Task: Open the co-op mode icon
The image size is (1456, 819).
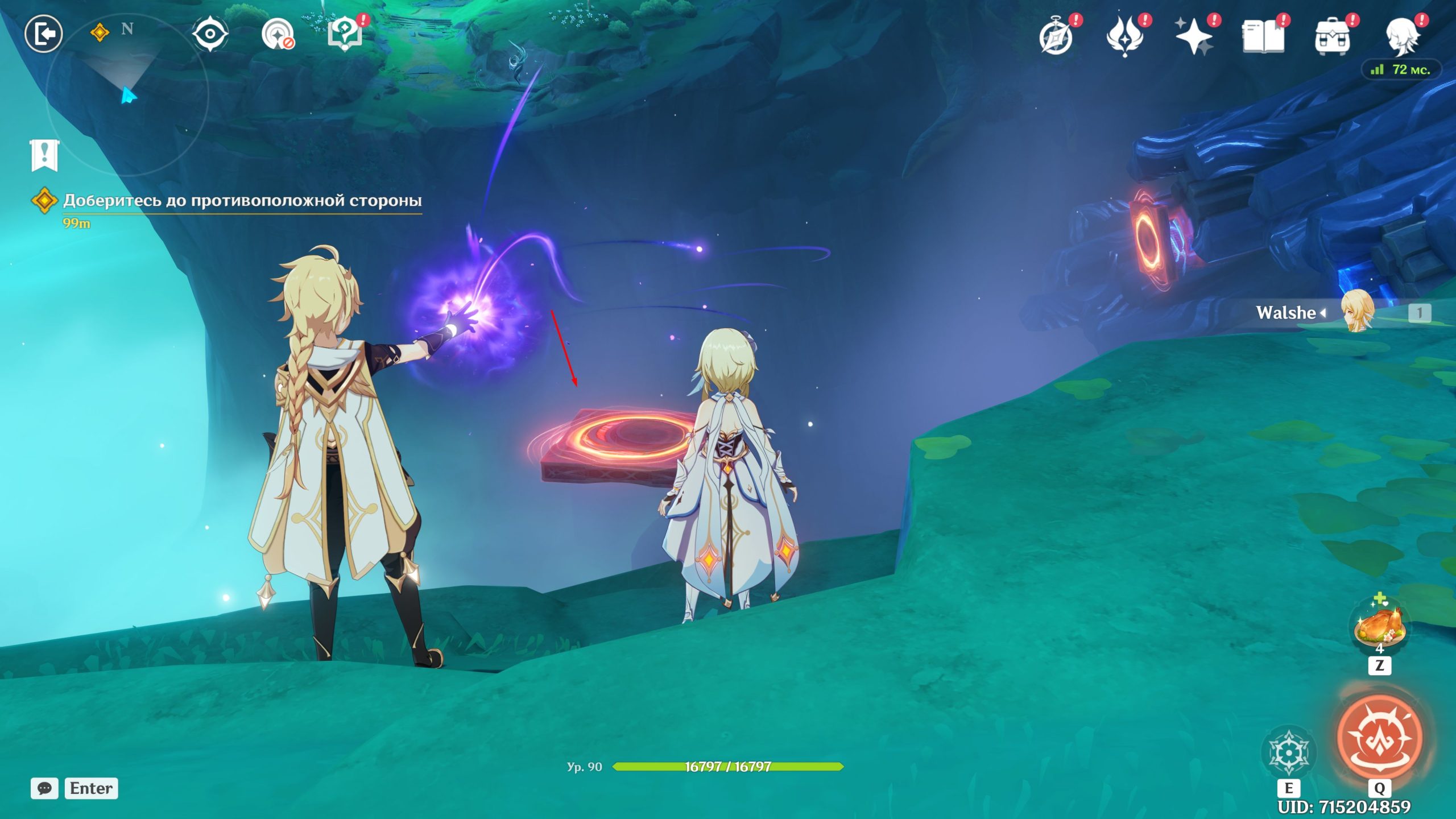Action: [x=278, y=35]
